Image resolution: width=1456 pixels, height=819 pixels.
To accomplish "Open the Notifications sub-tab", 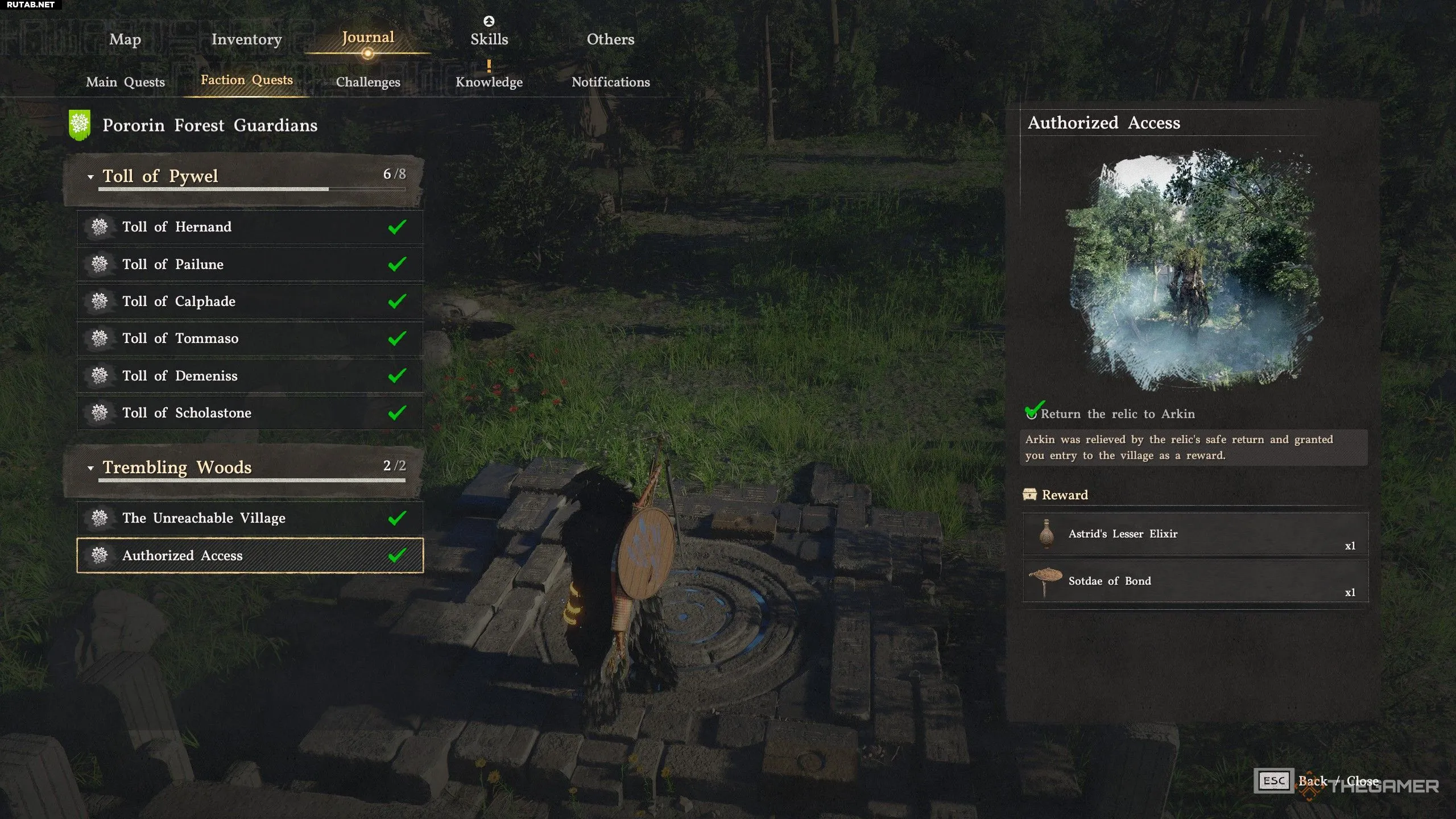I will 610,82.
